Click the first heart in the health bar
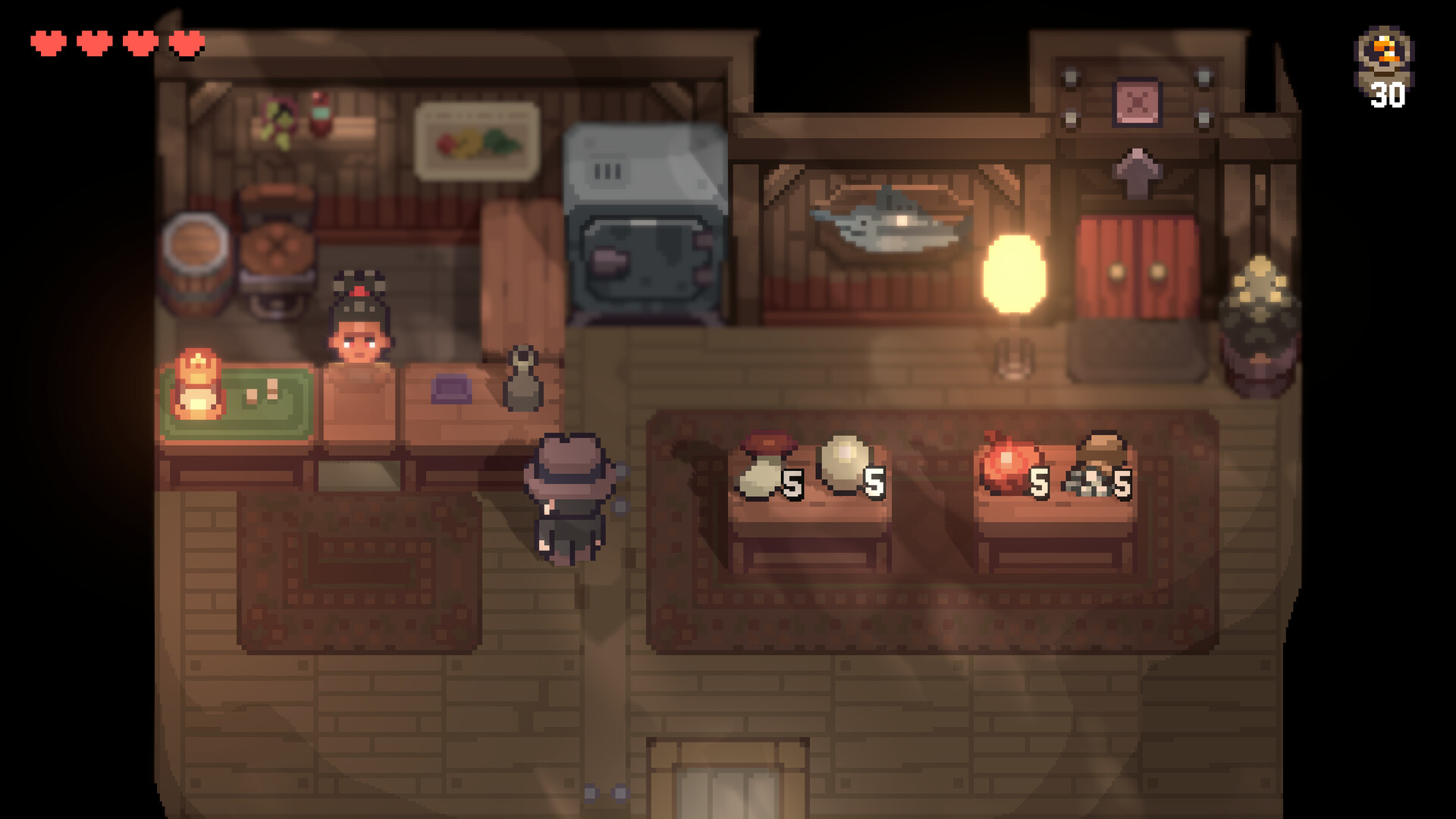 click(x=47, y=43)
